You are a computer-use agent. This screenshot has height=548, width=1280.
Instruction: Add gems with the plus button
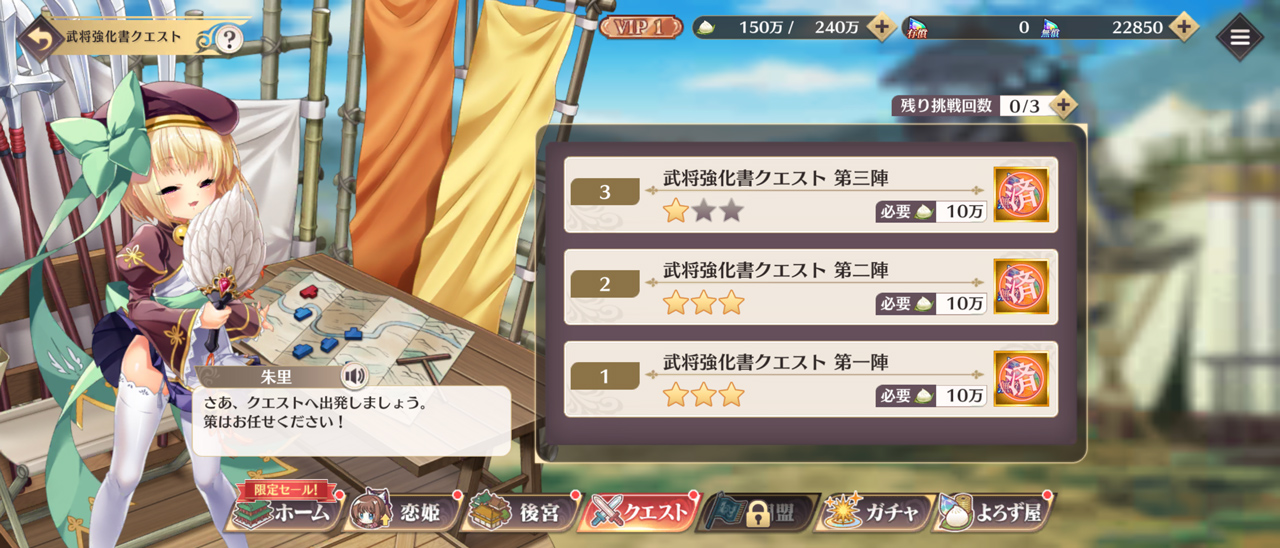[1184, 27]
